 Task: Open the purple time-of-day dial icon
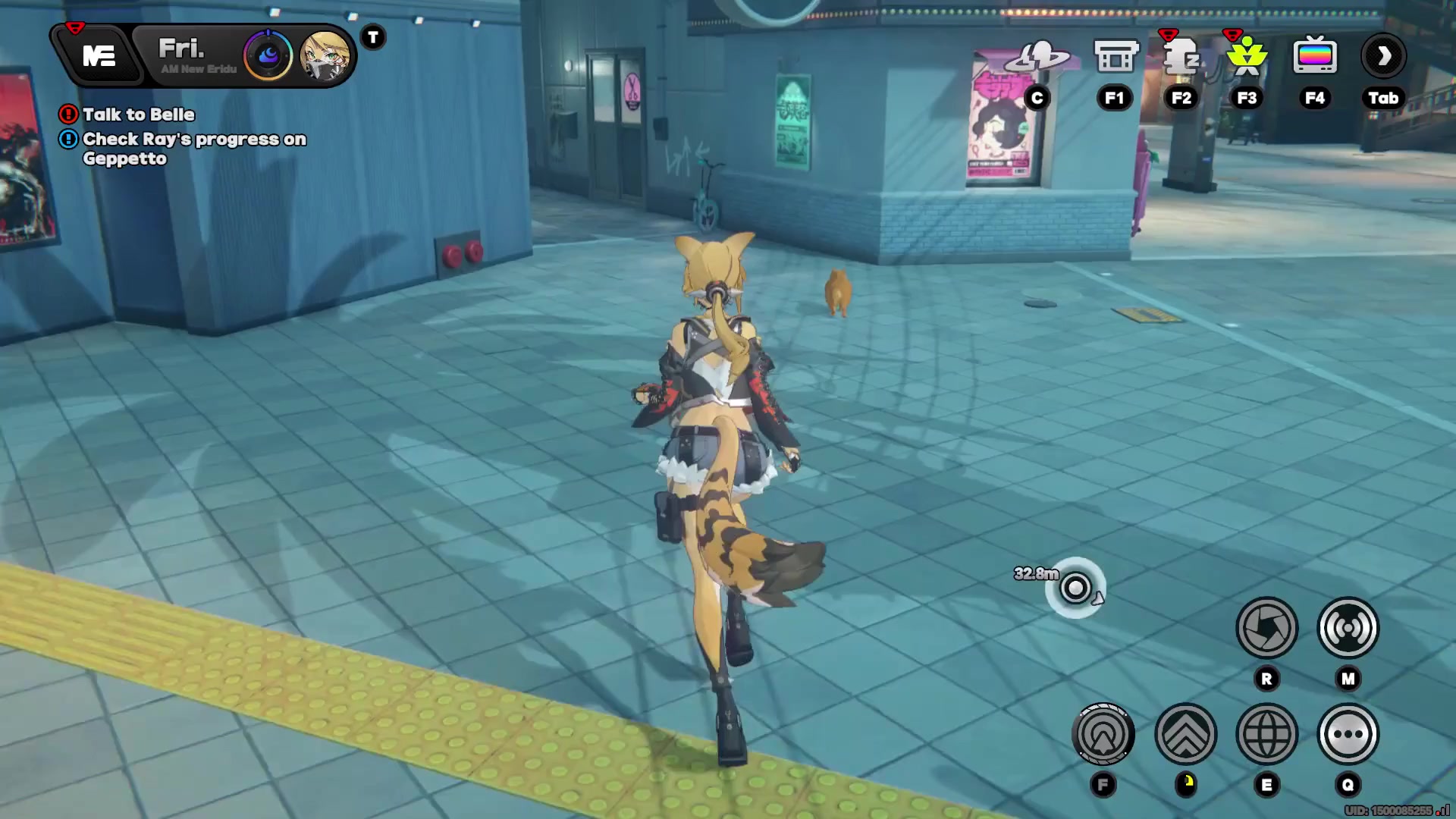click(x=268, y=55)
